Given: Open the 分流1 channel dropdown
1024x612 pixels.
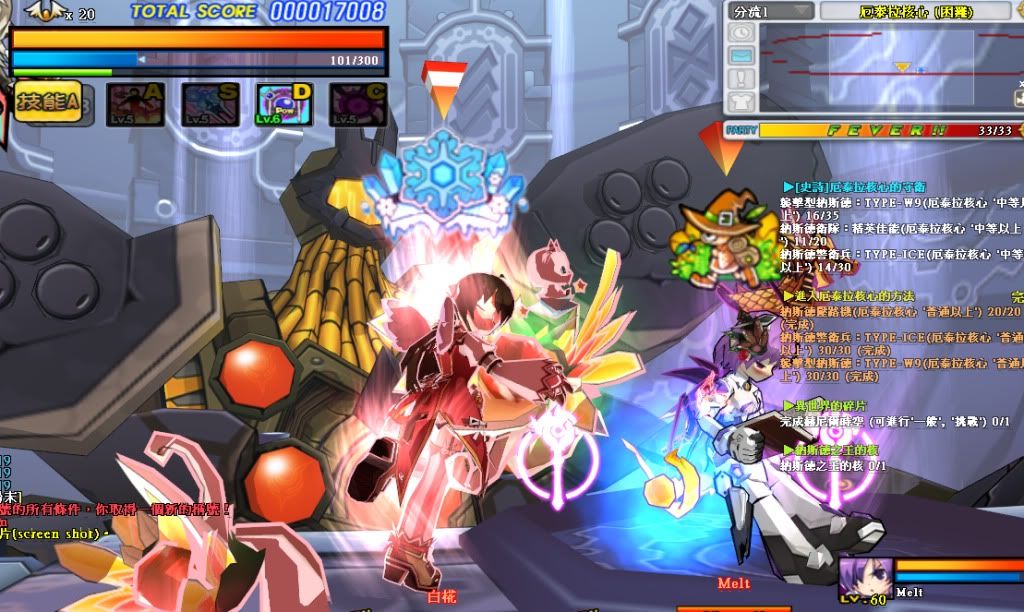Looking at the screenshot, I should (770, 12).
